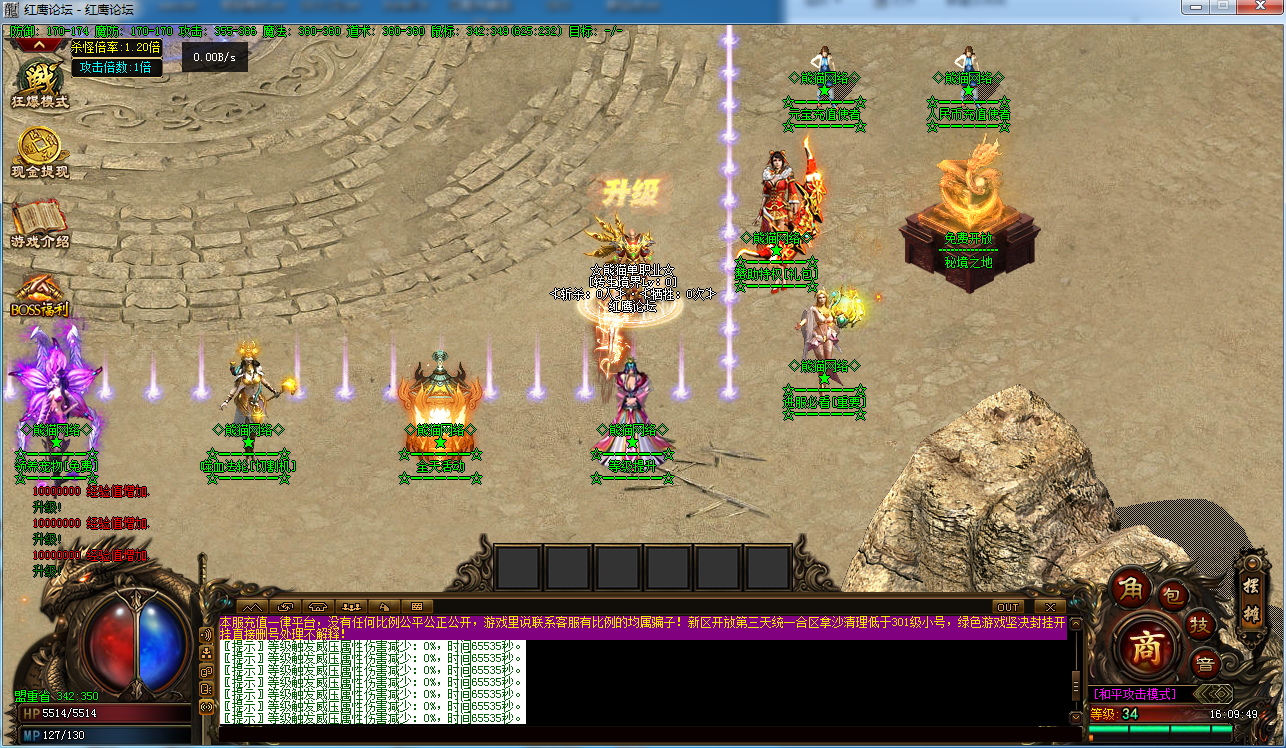The width and height of the screenshot is (1286, 748).
Task: Close the game window
Action: pyautogui.click(x=1259, y=7)
